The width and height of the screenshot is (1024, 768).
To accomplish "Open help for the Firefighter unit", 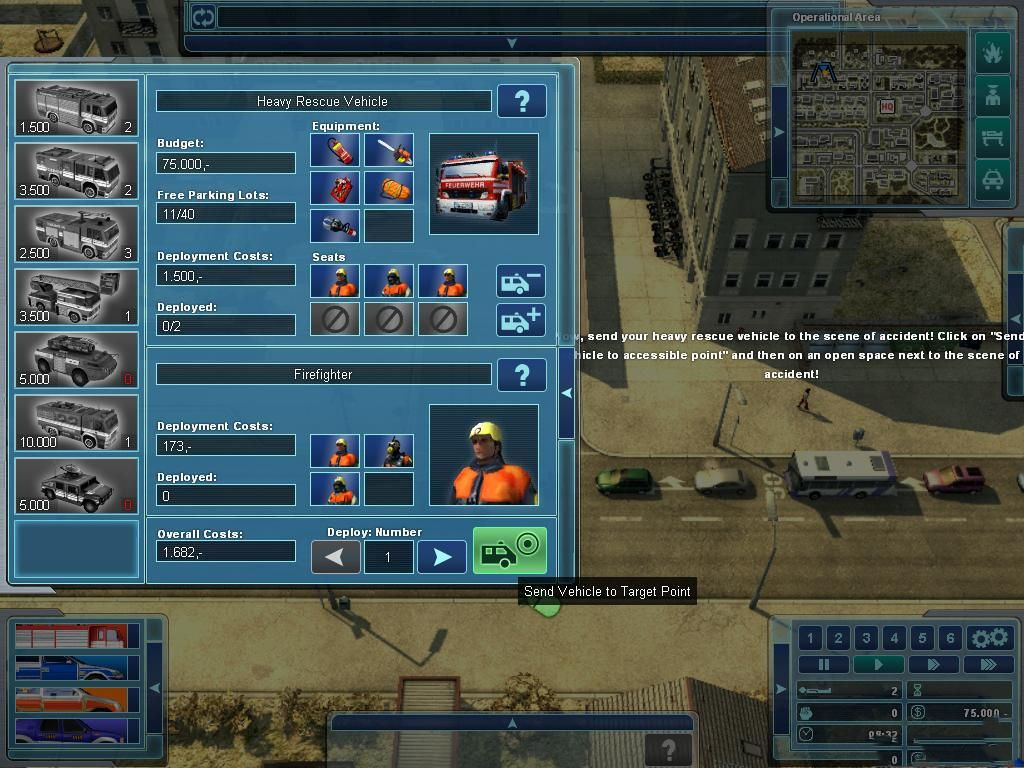I will coord(521,374).
